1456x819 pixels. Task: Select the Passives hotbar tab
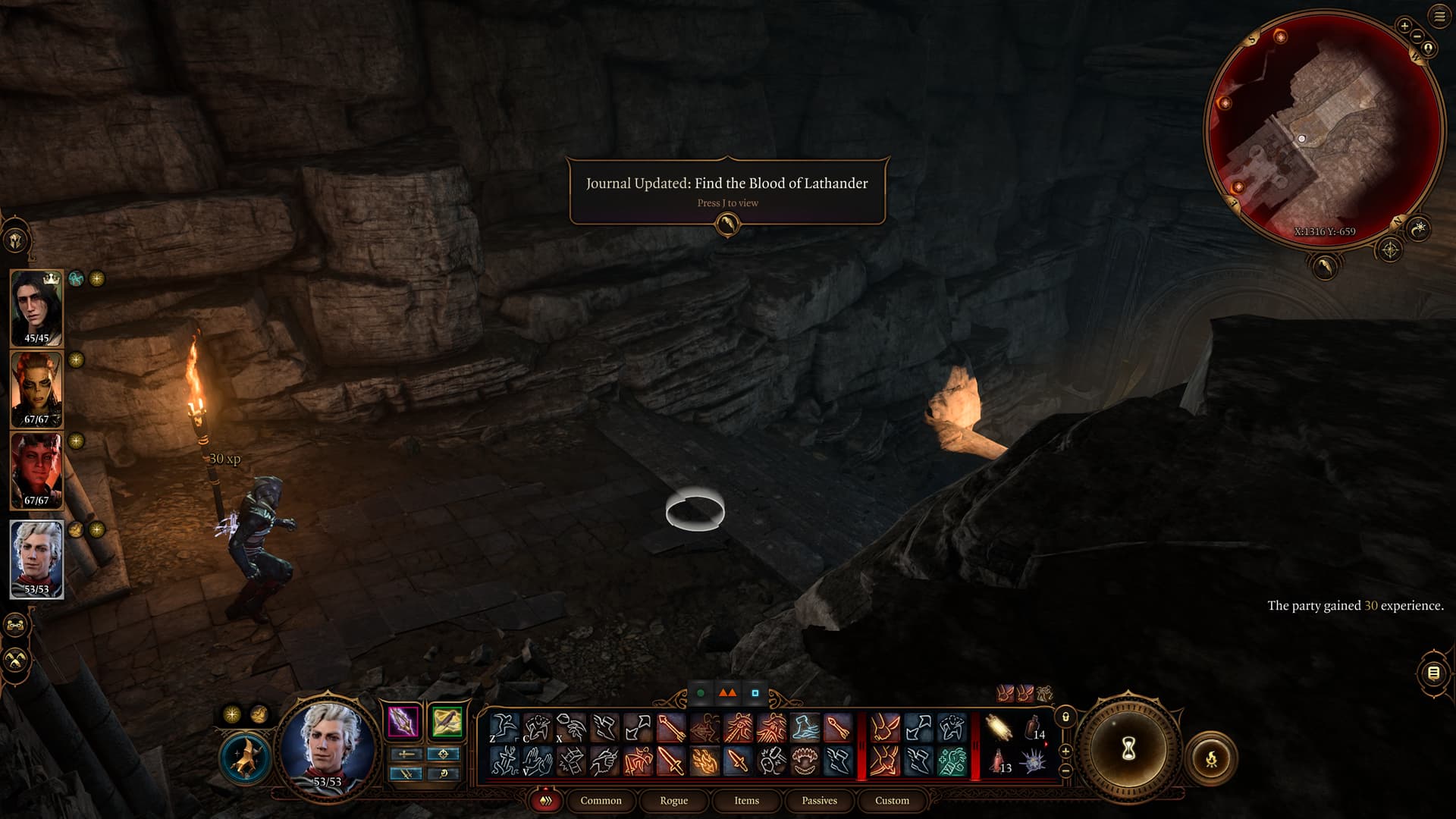tap(819, 800)
